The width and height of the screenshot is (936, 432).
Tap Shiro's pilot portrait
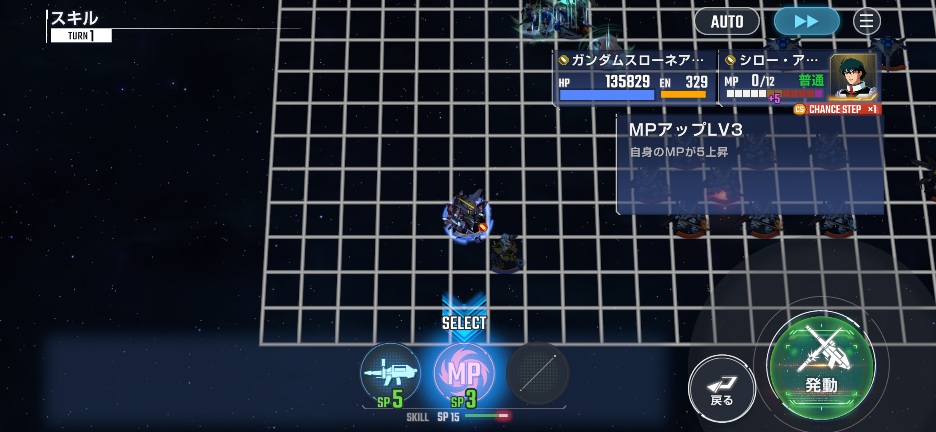pyautogui.click(x=852, y=78)
